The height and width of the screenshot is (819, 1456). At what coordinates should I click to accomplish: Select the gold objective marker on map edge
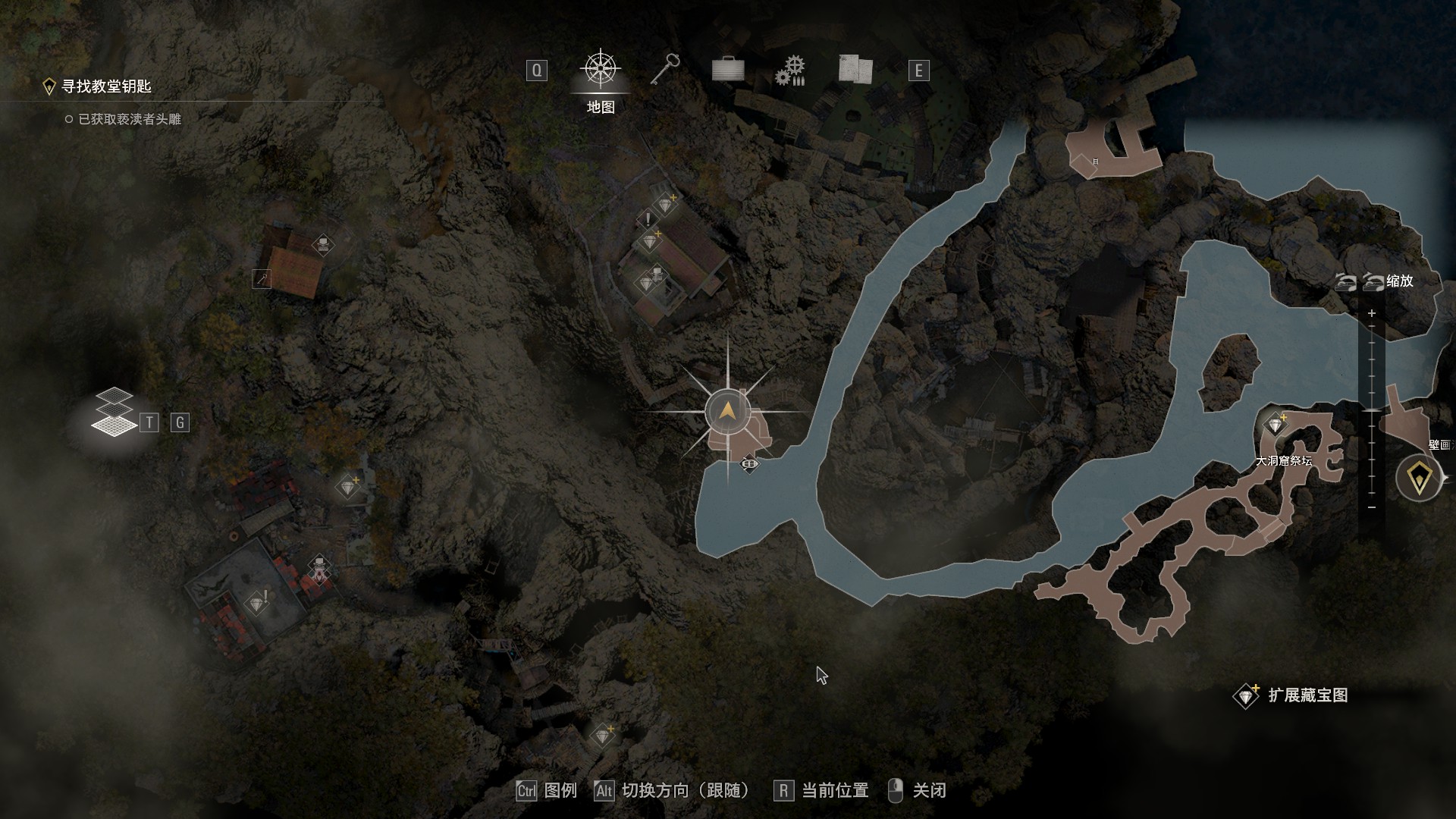[1418, 478]
